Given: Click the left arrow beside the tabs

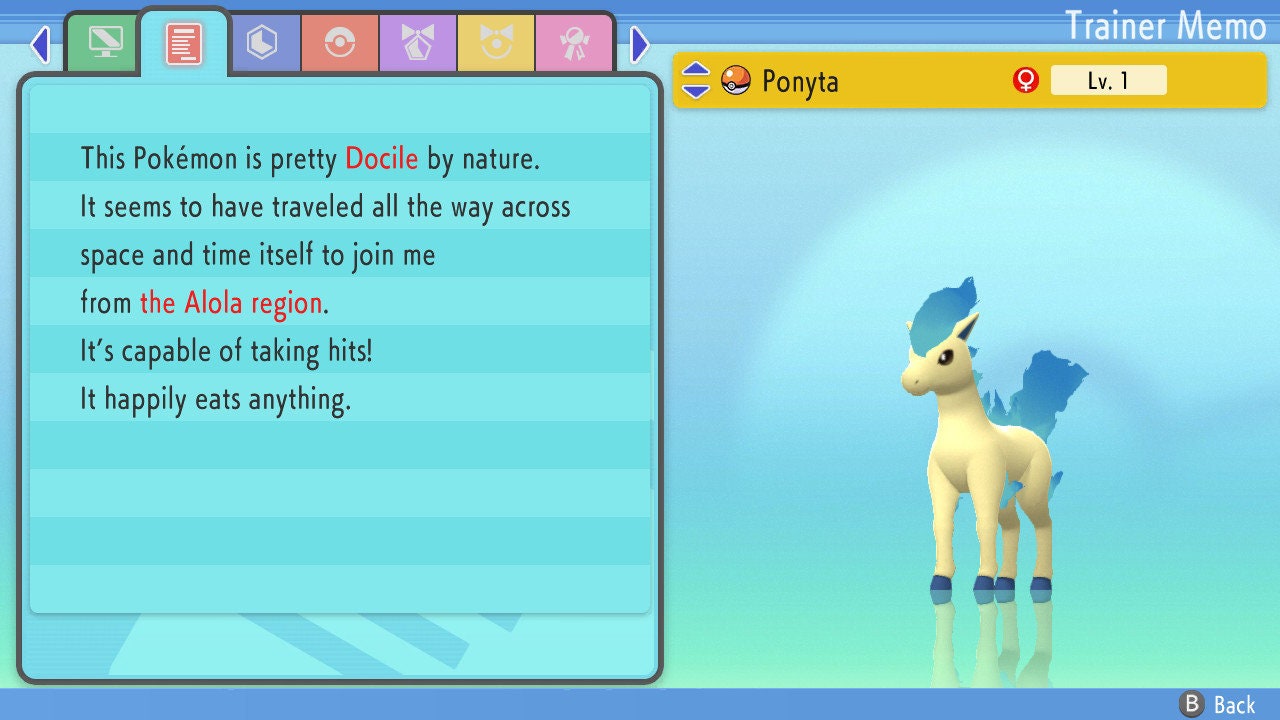Looking at the screenshot, I should [40, 44].
